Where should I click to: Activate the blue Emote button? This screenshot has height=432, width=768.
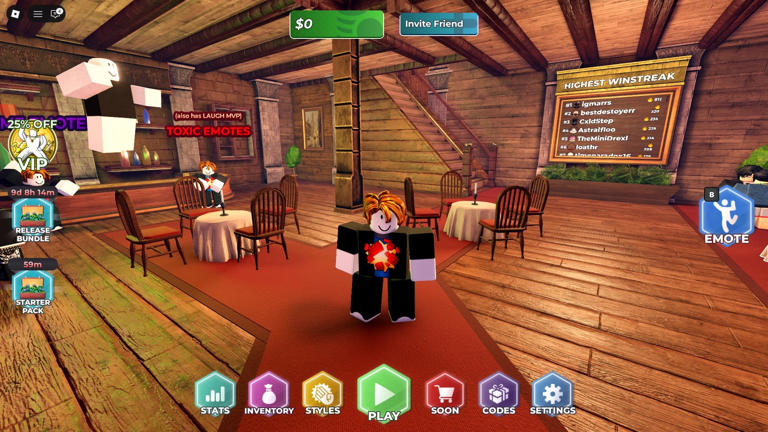(726, 216)
